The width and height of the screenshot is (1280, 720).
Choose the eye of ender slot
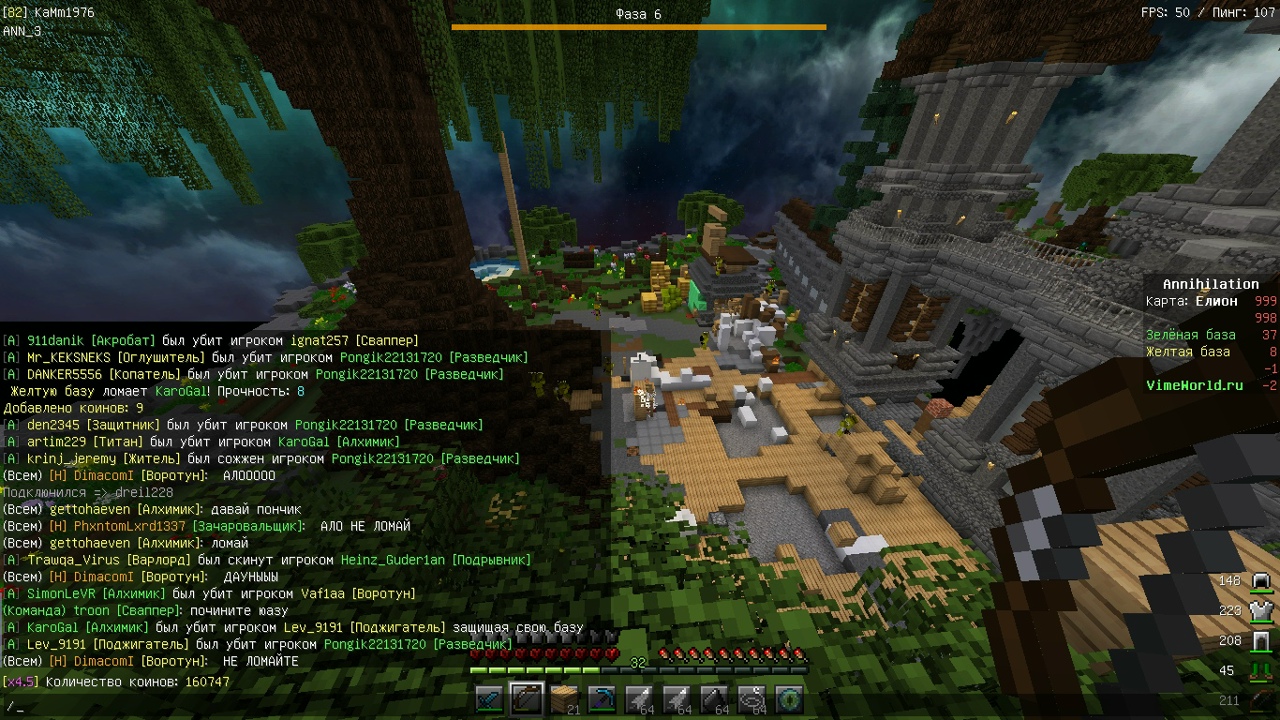pyautogui.click(x=789, y=699)
